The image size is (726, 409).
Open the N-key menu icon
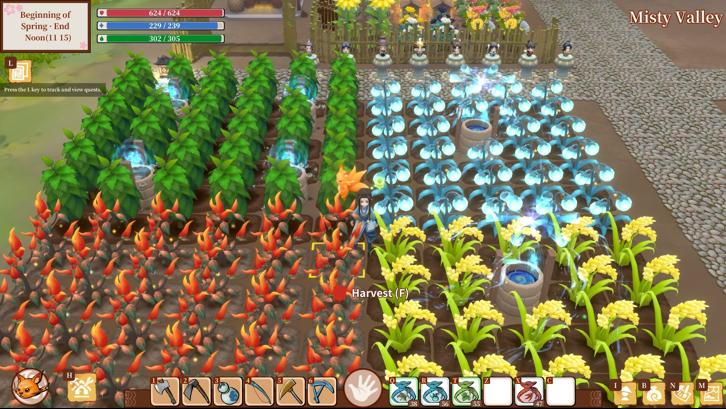pyautogui.click(x=683, y=394)
